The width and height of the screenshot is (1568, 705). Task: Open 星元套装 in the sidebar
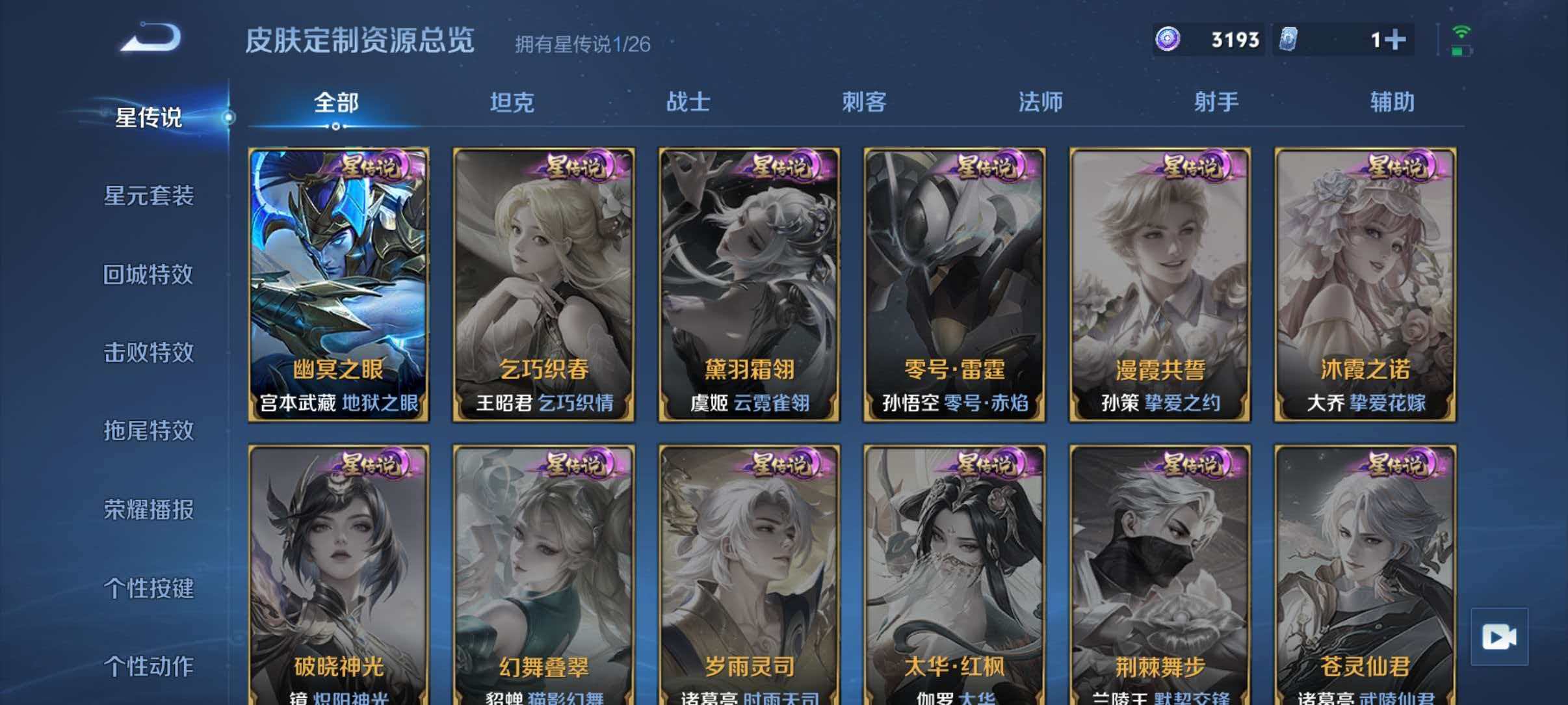point(150,196)
